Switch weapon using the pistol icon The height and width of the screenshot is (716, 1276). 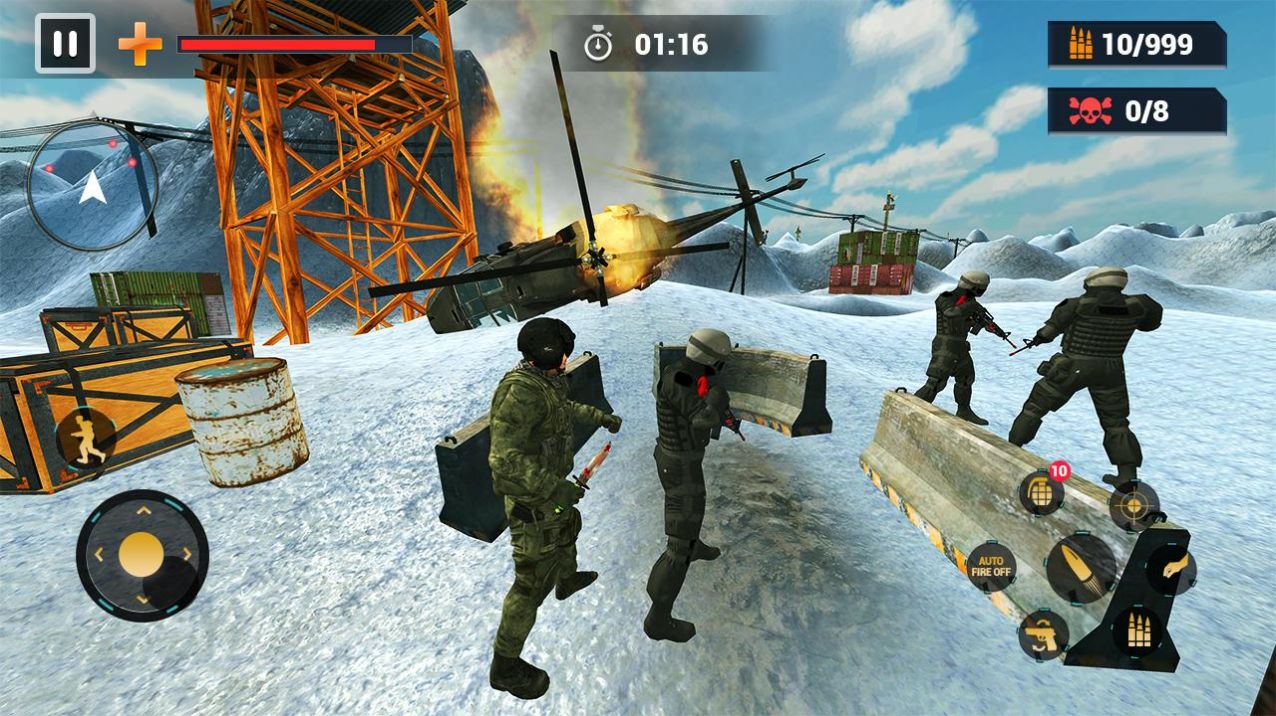pos(1043,635)
